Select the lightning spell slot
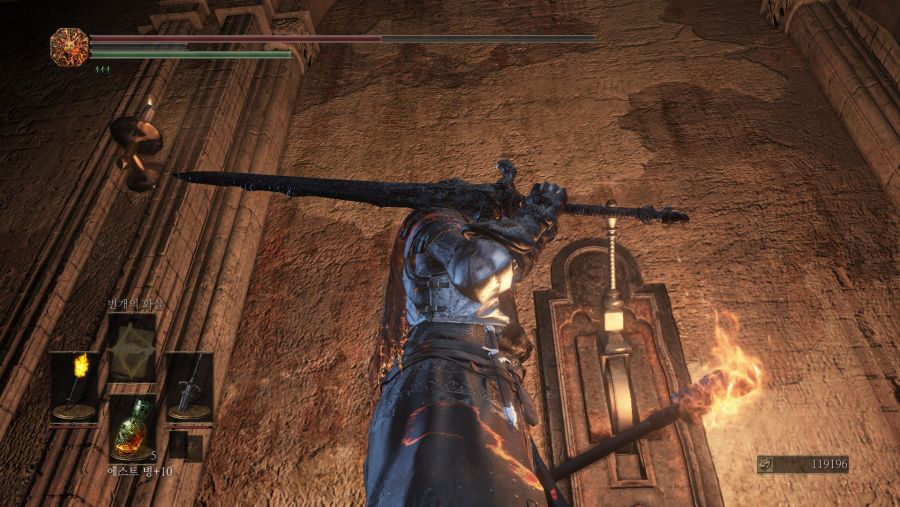The height and width of the screenshot is (507, 900). point(132,347)
